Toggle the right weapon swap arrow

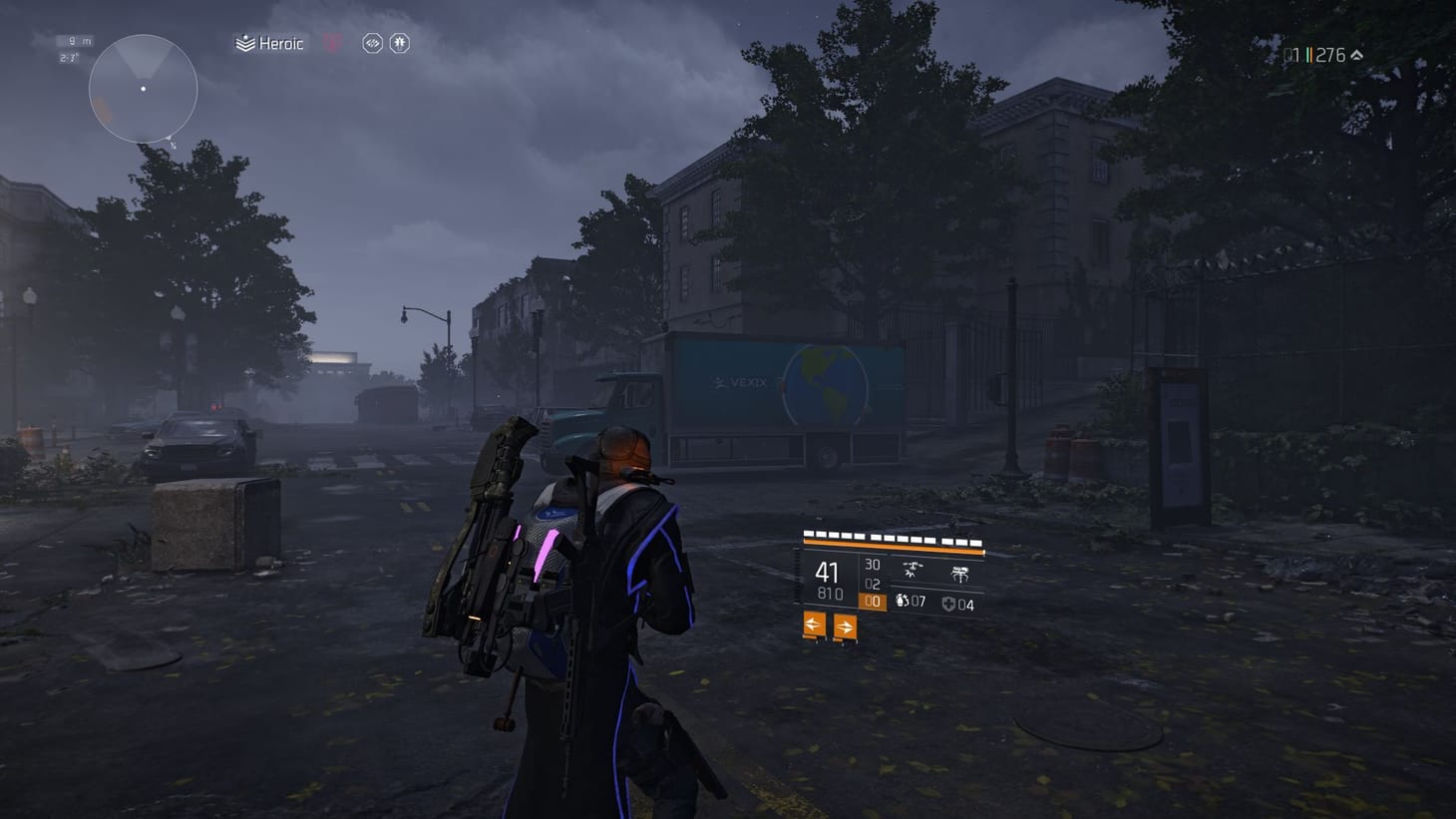[845, 624]
